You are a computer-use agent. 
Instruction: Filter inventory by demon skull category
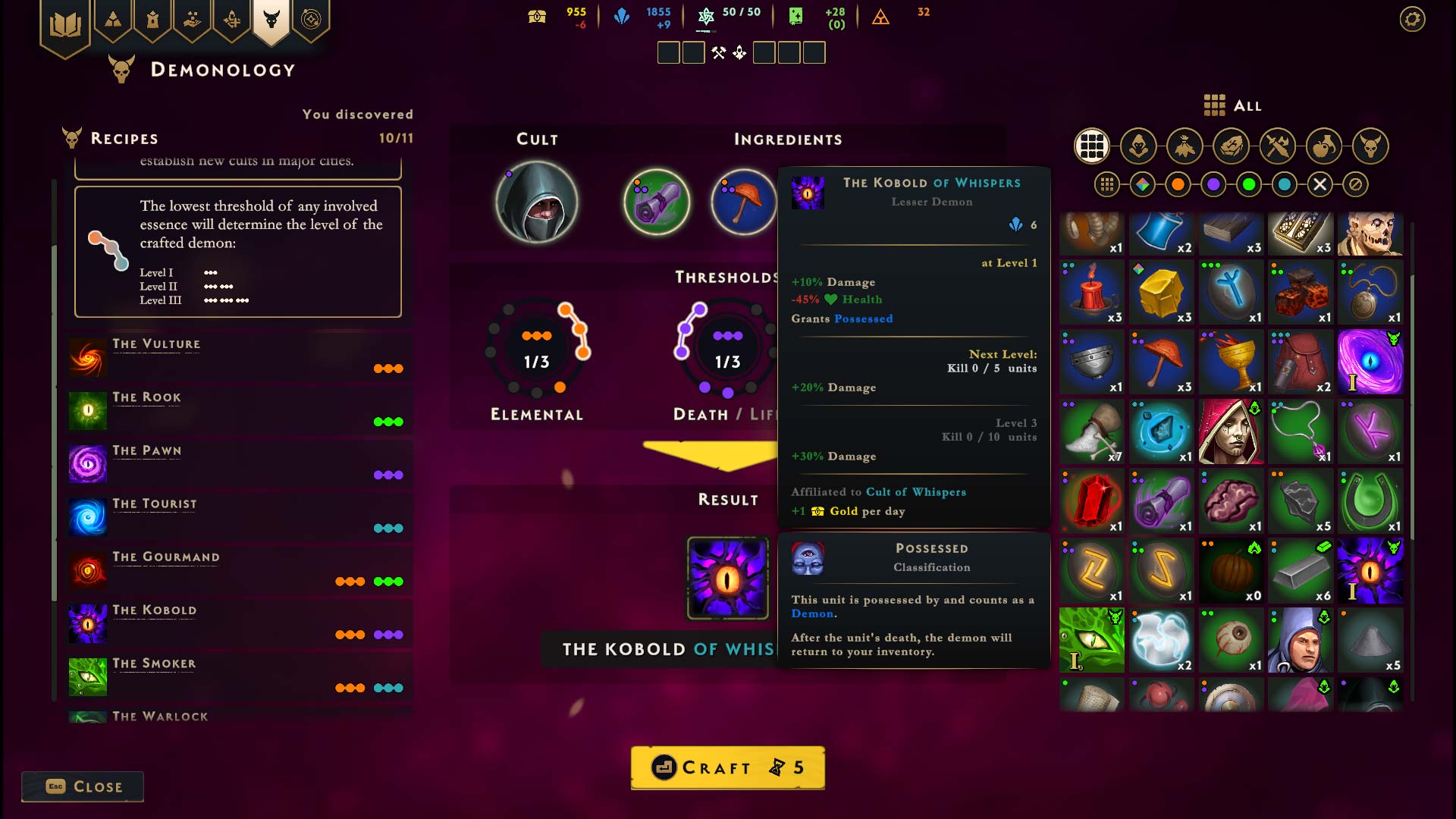(1370, 146)
